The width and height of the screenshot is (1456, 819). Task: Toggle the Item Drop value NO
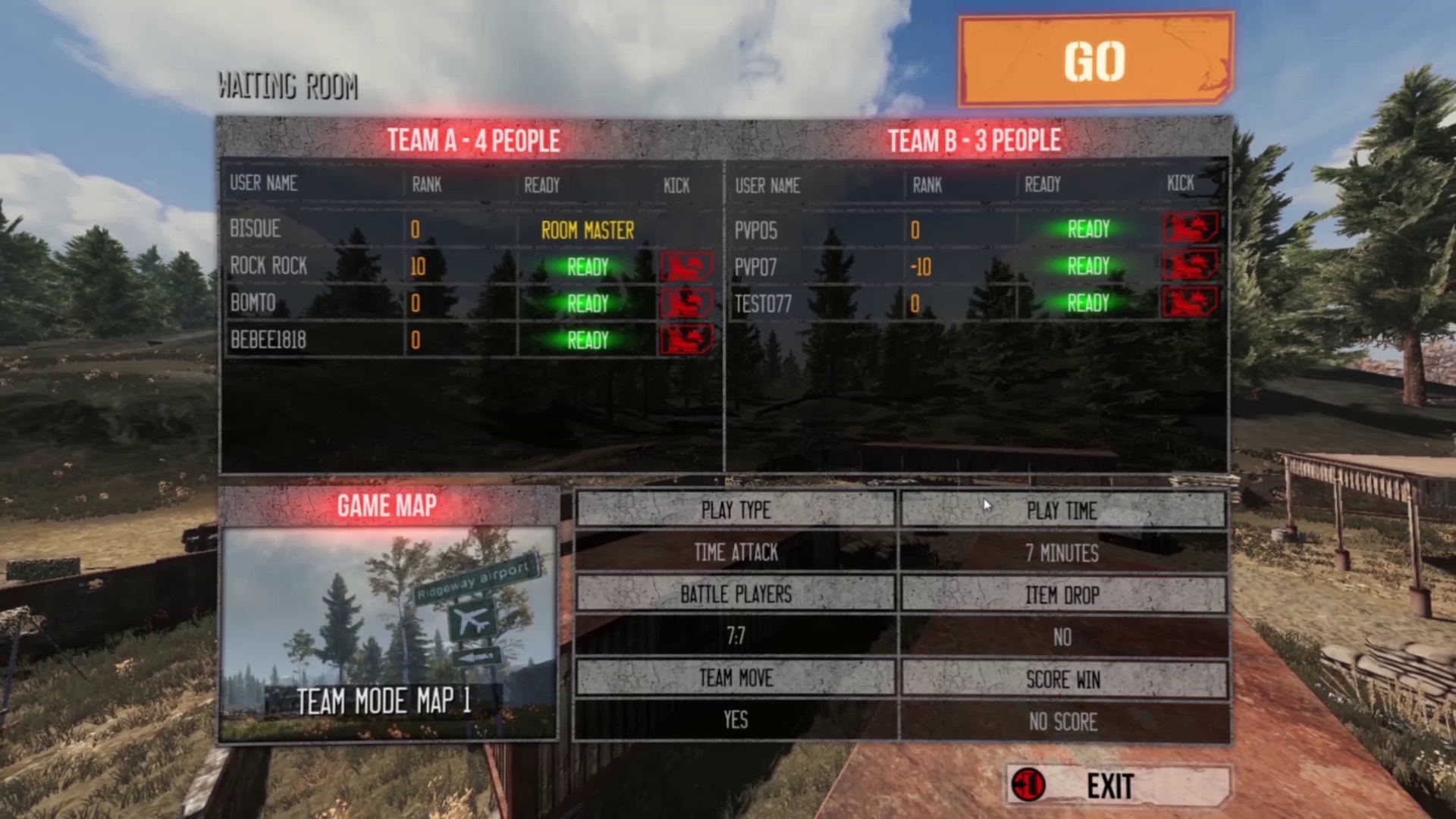(x=1062, y=637)
